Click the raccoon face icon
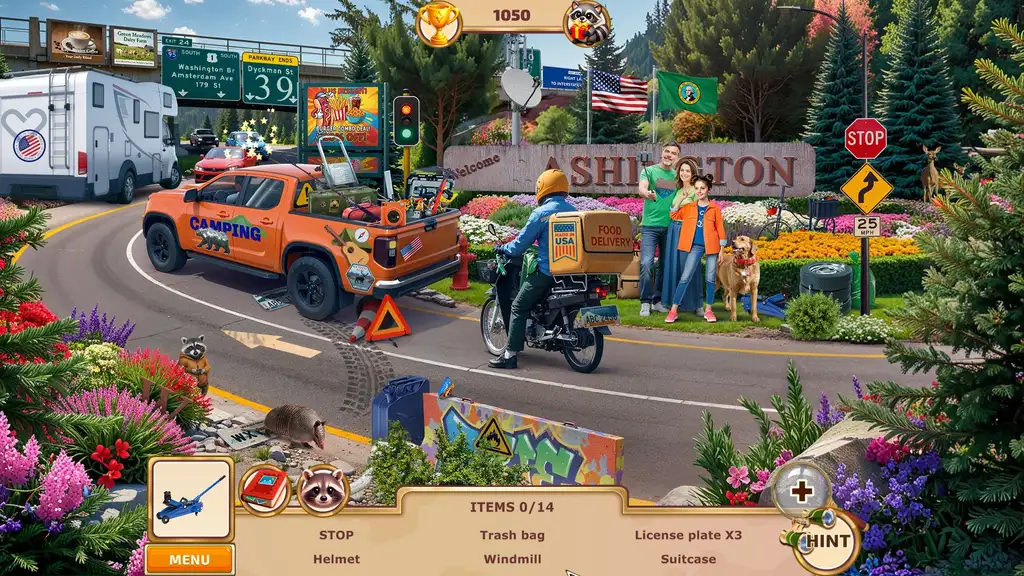 point(322,489)
